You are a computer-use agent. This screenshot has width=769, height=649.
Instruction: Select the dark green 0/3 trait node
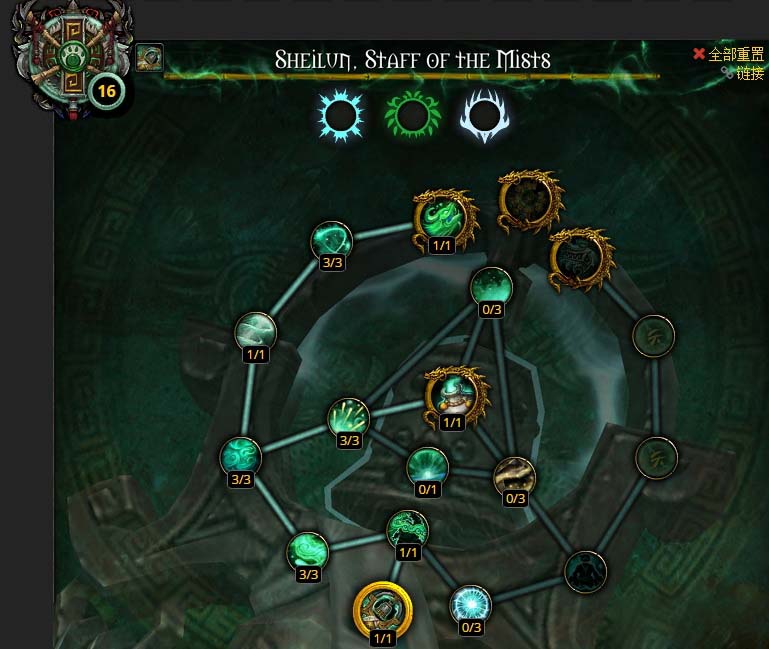click(491, 288)
